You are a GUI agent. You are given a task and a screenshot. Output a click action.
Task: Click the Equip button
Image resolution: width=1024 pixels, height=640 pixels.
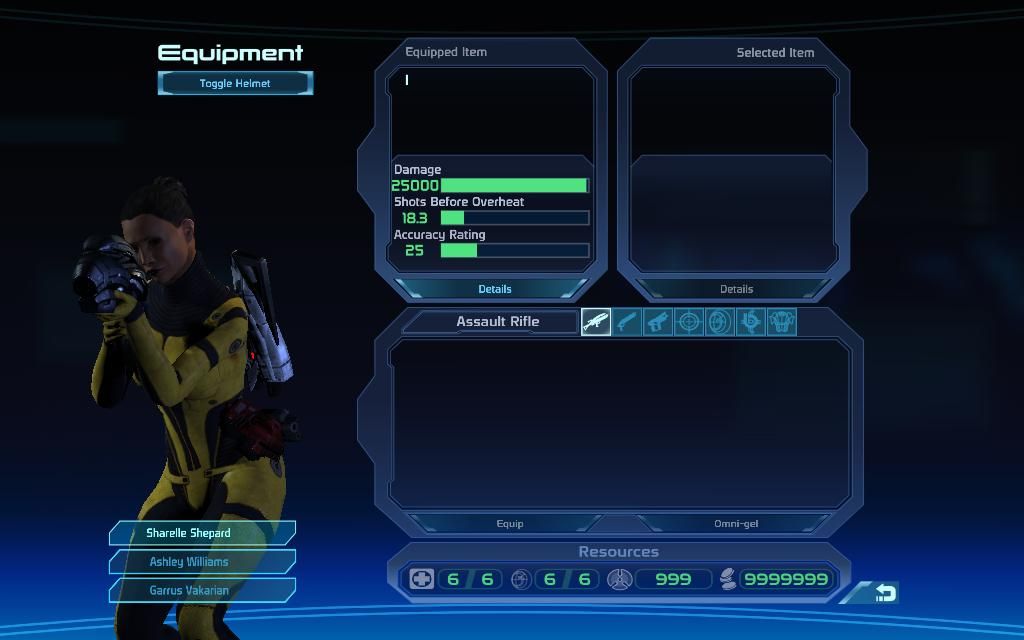510,523
